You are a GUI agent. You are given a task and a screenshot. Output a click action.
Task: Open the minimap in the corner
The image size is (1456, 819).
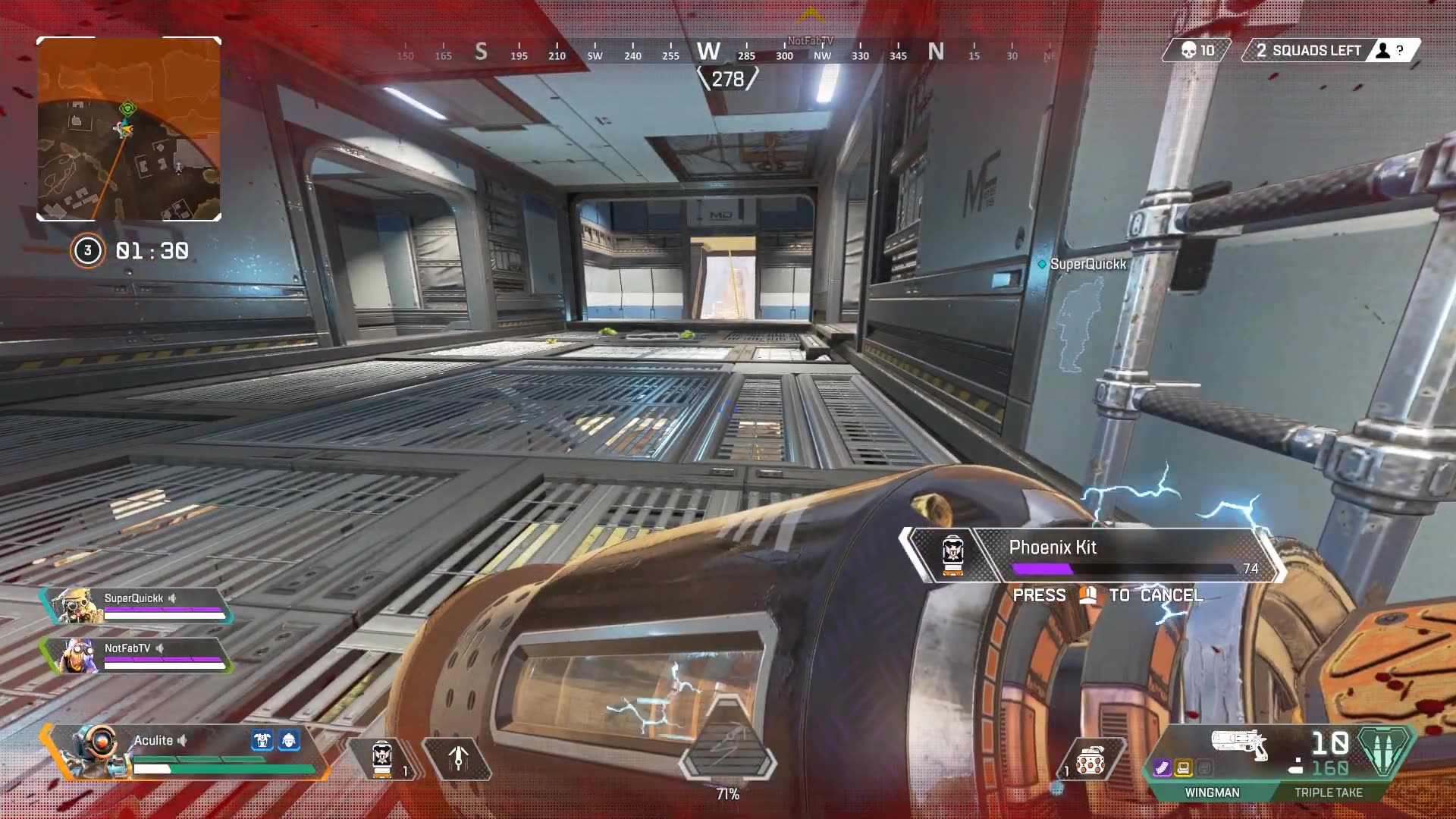click(x=129, y=129)
